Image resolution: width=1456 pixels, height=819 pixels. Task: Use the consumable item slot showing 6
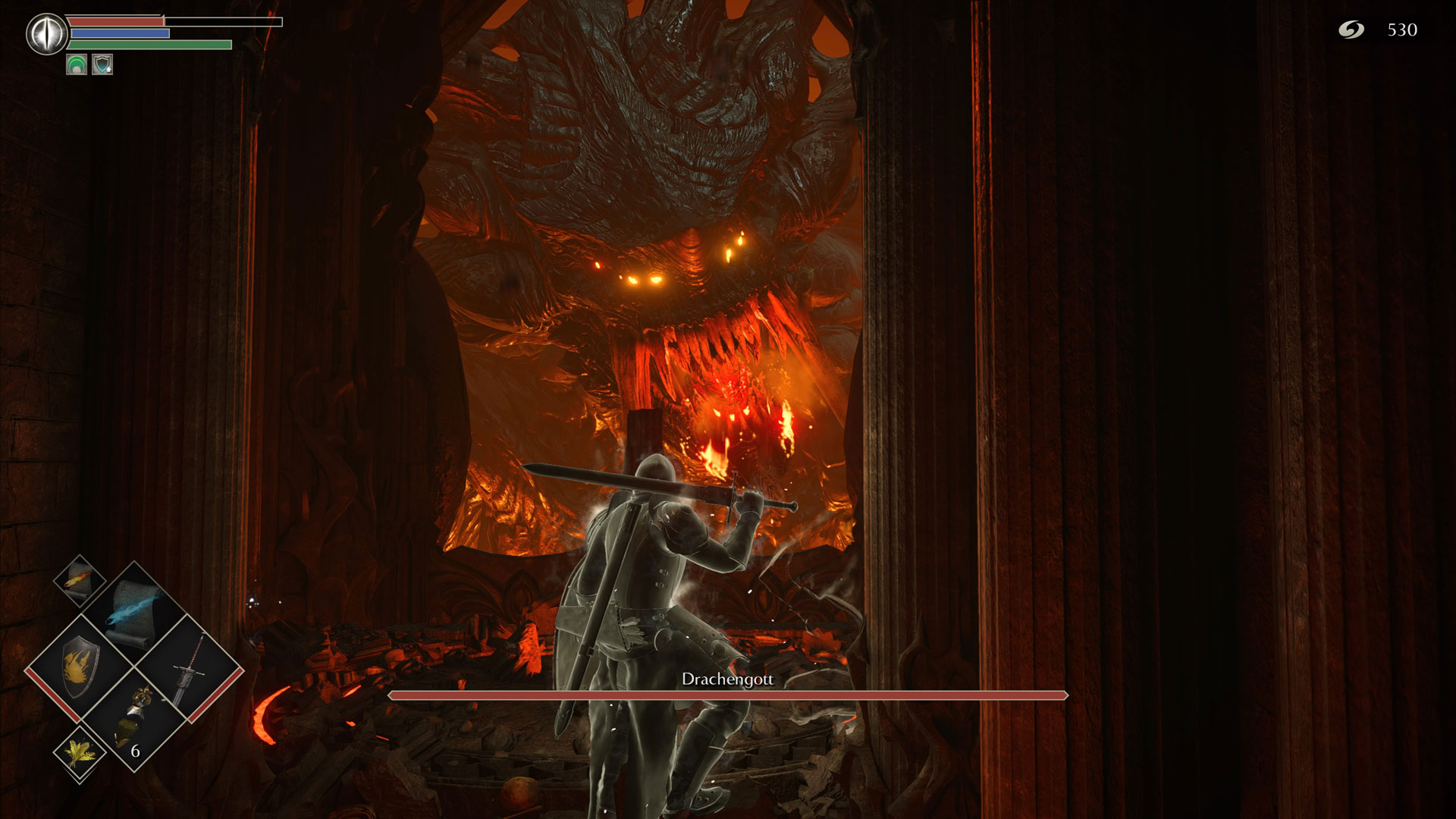134,720
